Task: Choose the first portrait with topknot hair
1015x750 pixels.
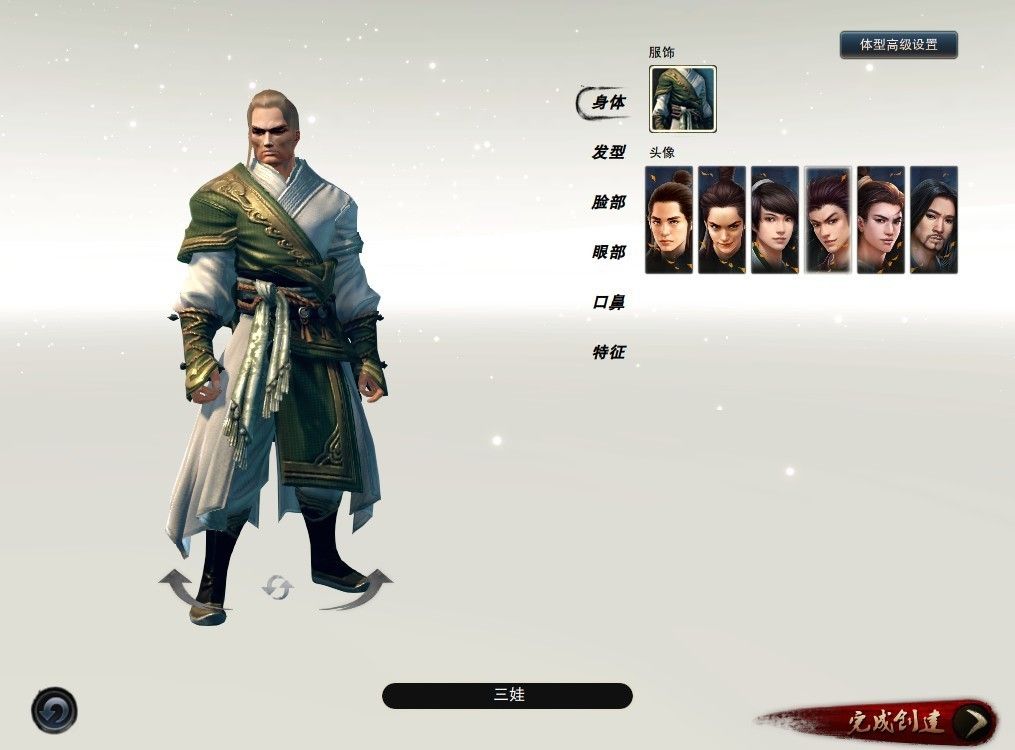Action: (x=669, y=220)
